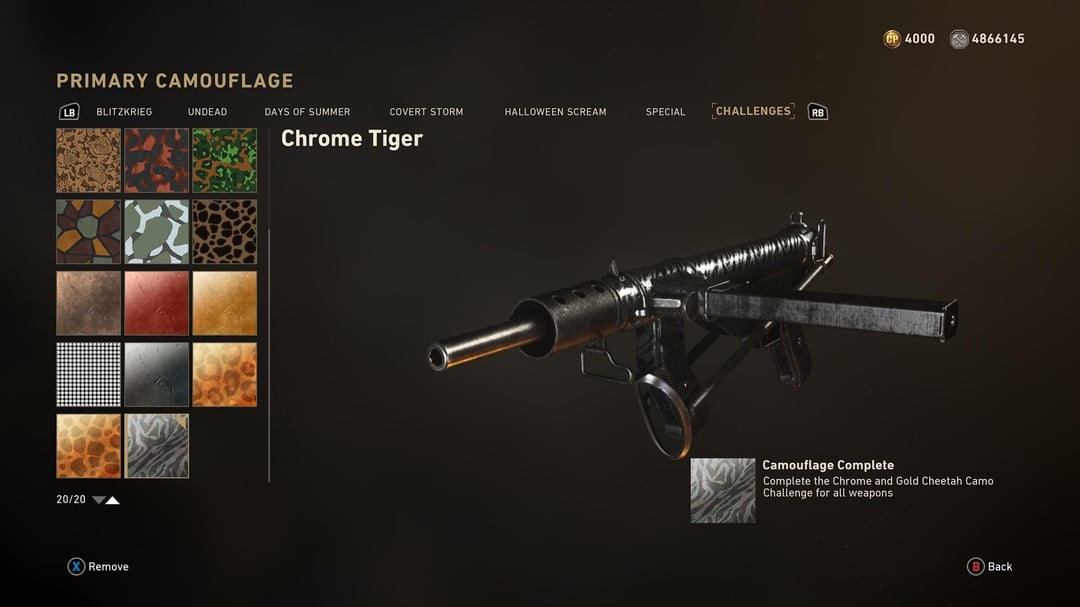Choose the tan floral pattern camo
This screenshot has height=607, width=1080.
(x=88, y=160)
